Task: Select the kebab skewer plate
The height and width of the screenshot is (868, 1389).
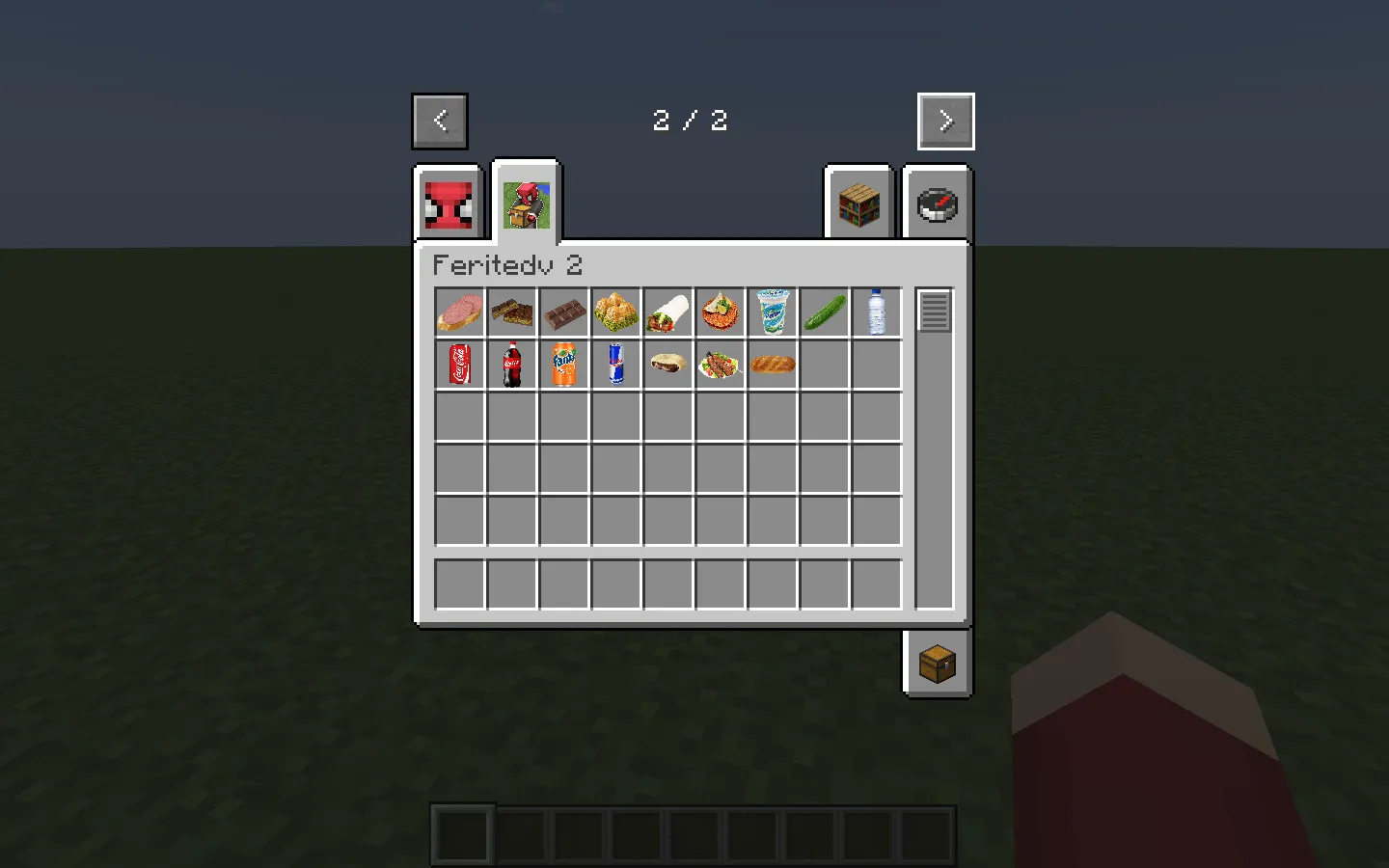Action: click(720, 365)
